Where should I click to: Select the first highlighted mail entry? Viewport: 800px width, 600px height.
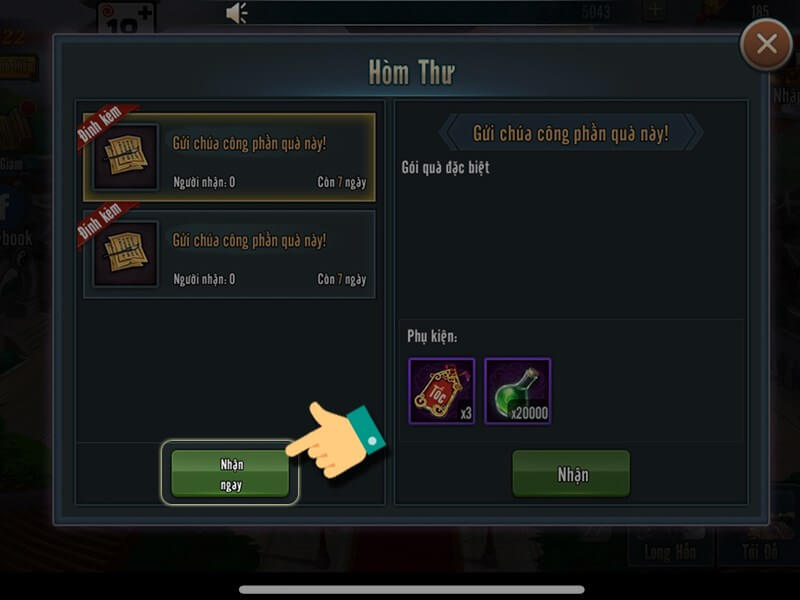tap(229, 157)
